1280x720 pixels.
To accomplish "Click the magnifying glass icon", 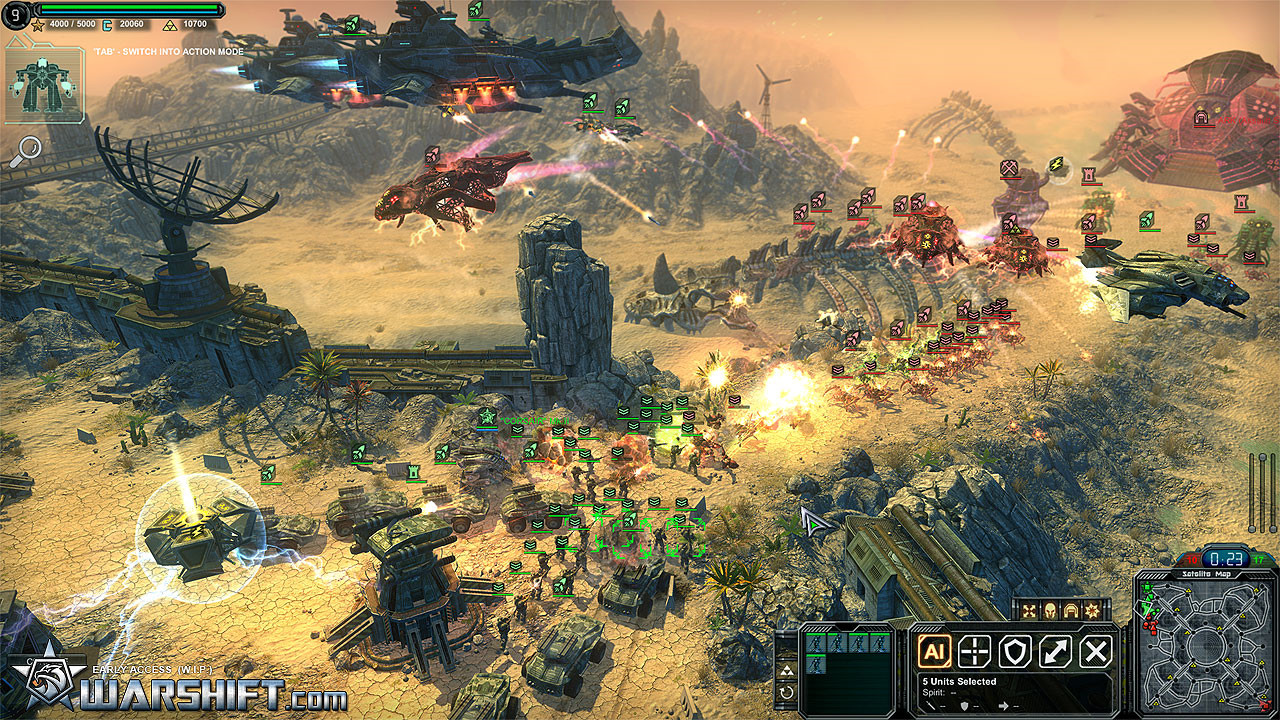I will 26,150.
